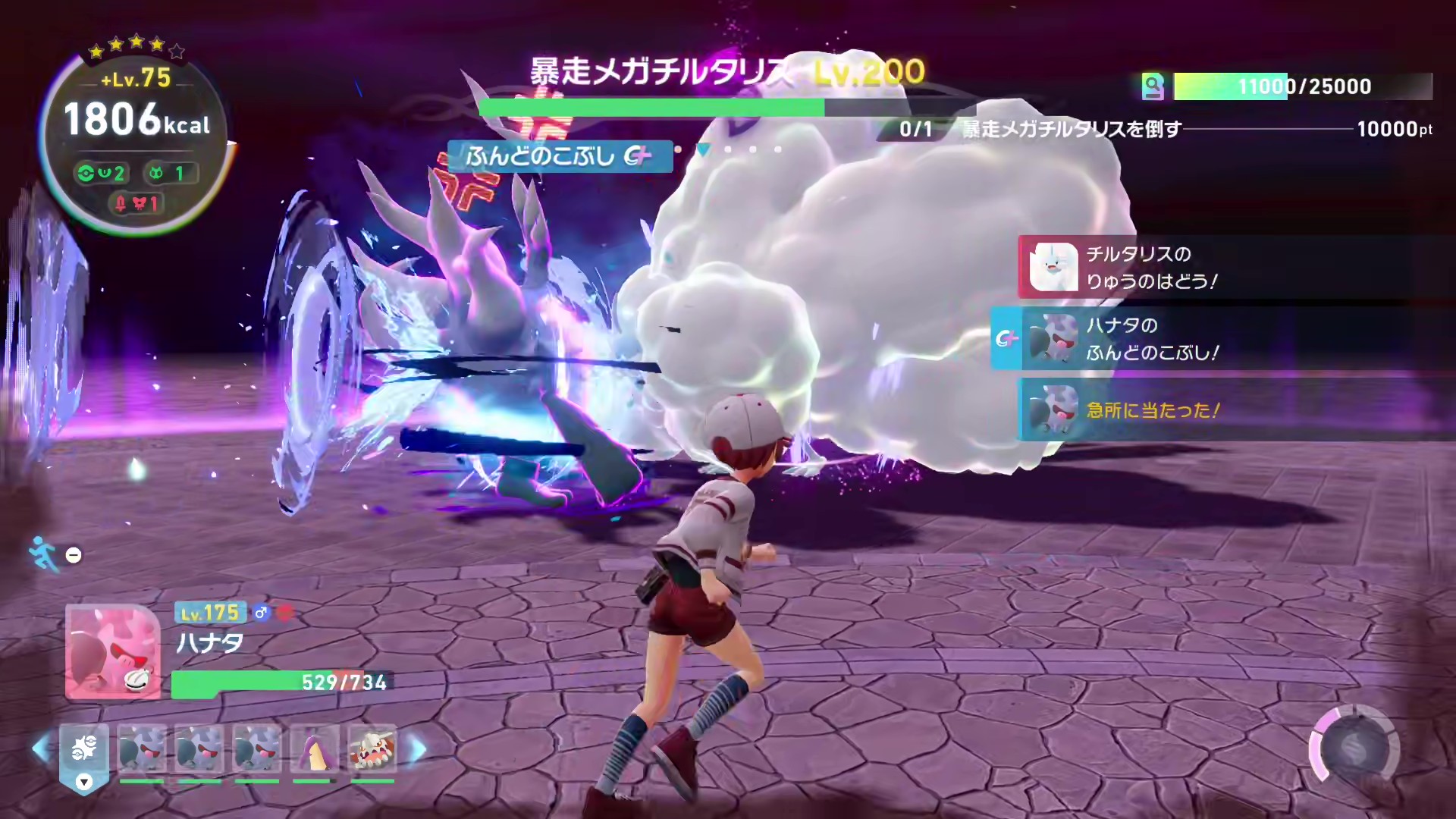This screenshot has height=819, width=1456.
Task: Switch to the purple snake Pokémon slot
Action: 314,748
